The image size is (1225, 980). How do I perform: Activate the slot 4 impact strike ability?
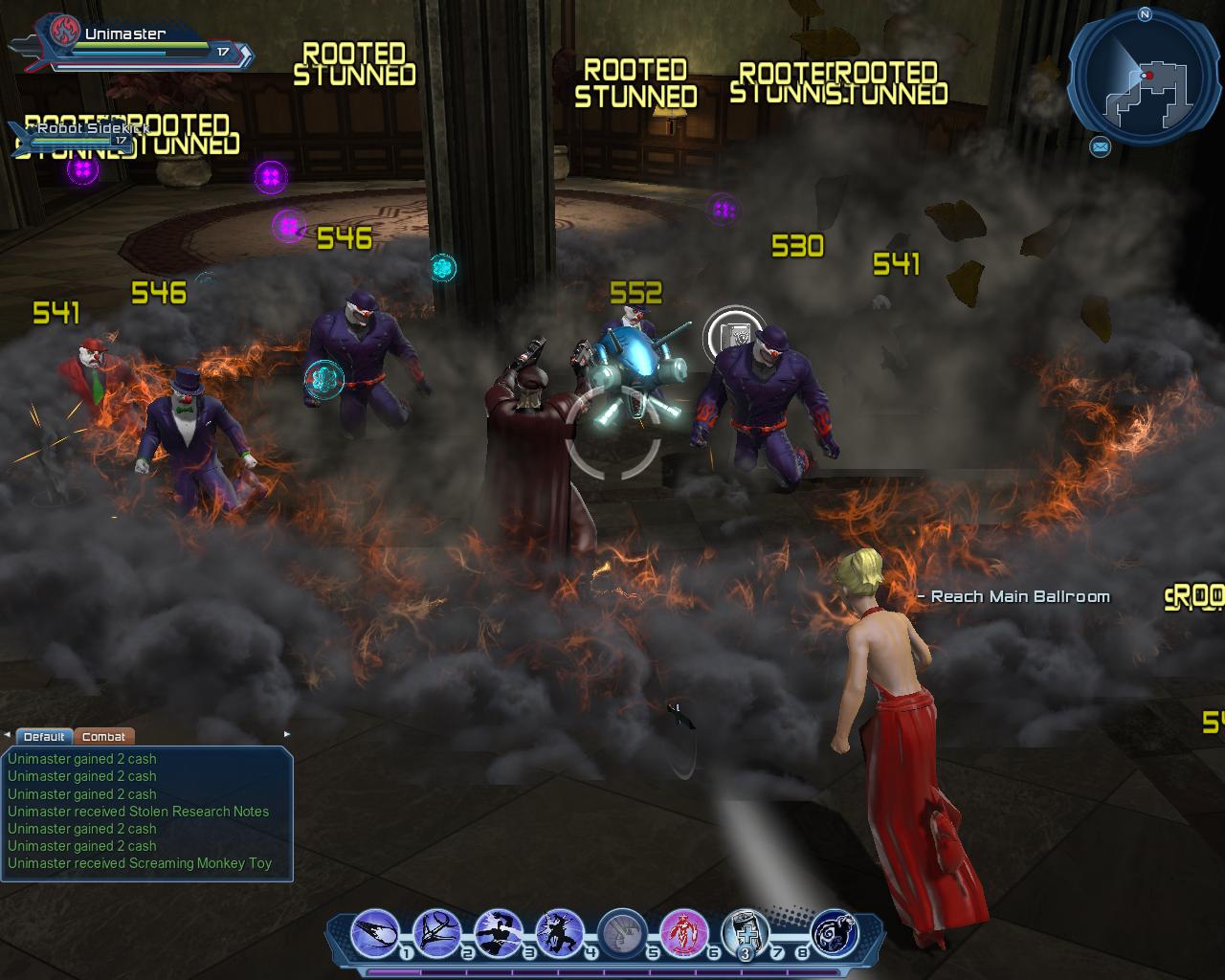(560, 932)
